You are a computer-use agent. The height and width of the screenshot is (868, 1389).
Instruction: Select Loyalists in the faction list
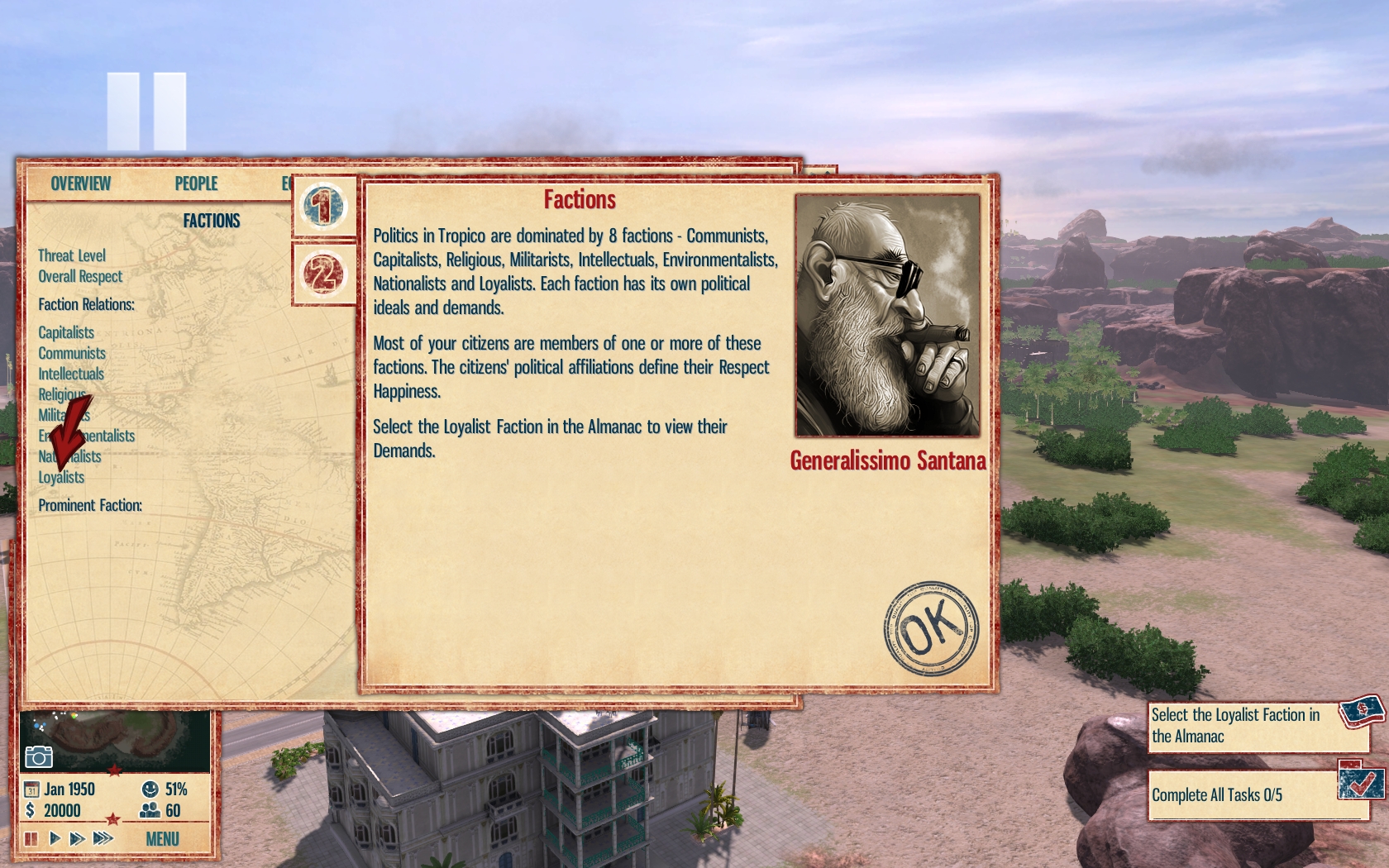[61, 478]
